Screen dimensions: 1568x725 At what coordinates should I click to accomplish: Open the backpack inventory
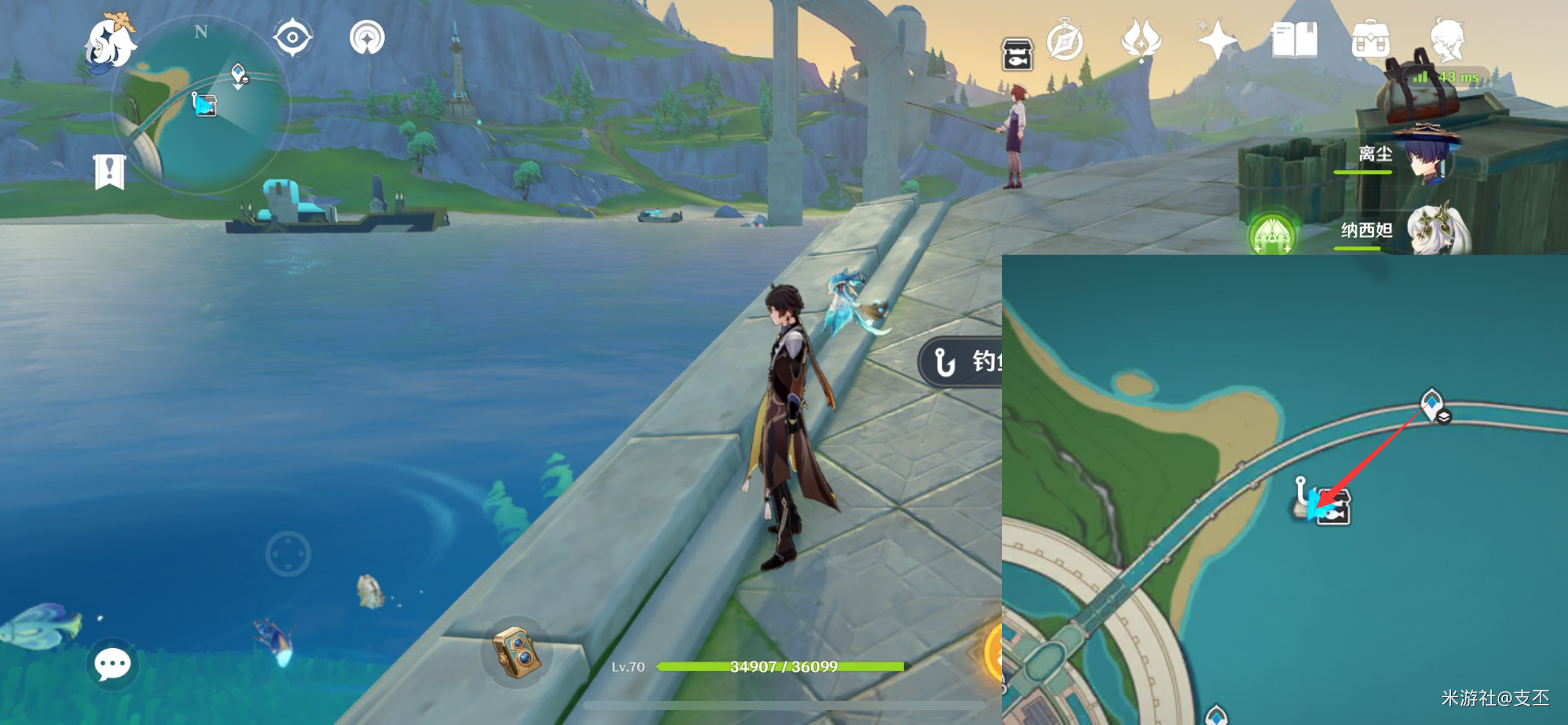[x=1370, y=41]
